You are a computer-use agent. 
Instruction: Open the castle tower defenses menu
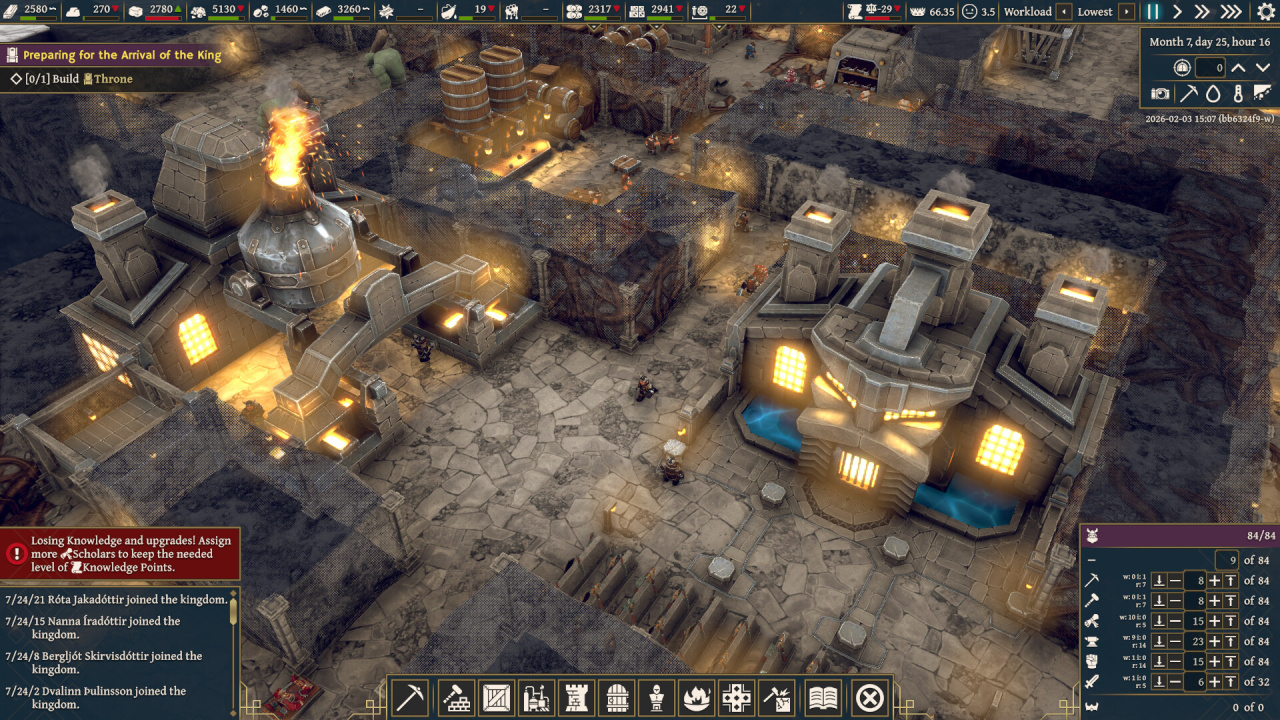pyautogui.click(x=577, y=697)
